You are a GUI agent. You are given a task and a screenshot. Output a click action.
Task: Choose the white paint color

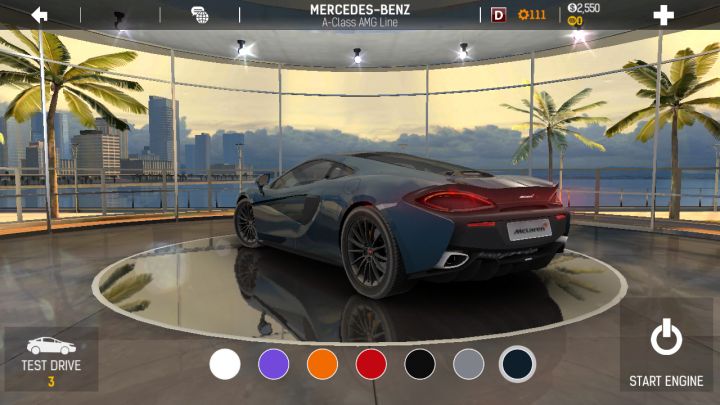coord(225,364)
